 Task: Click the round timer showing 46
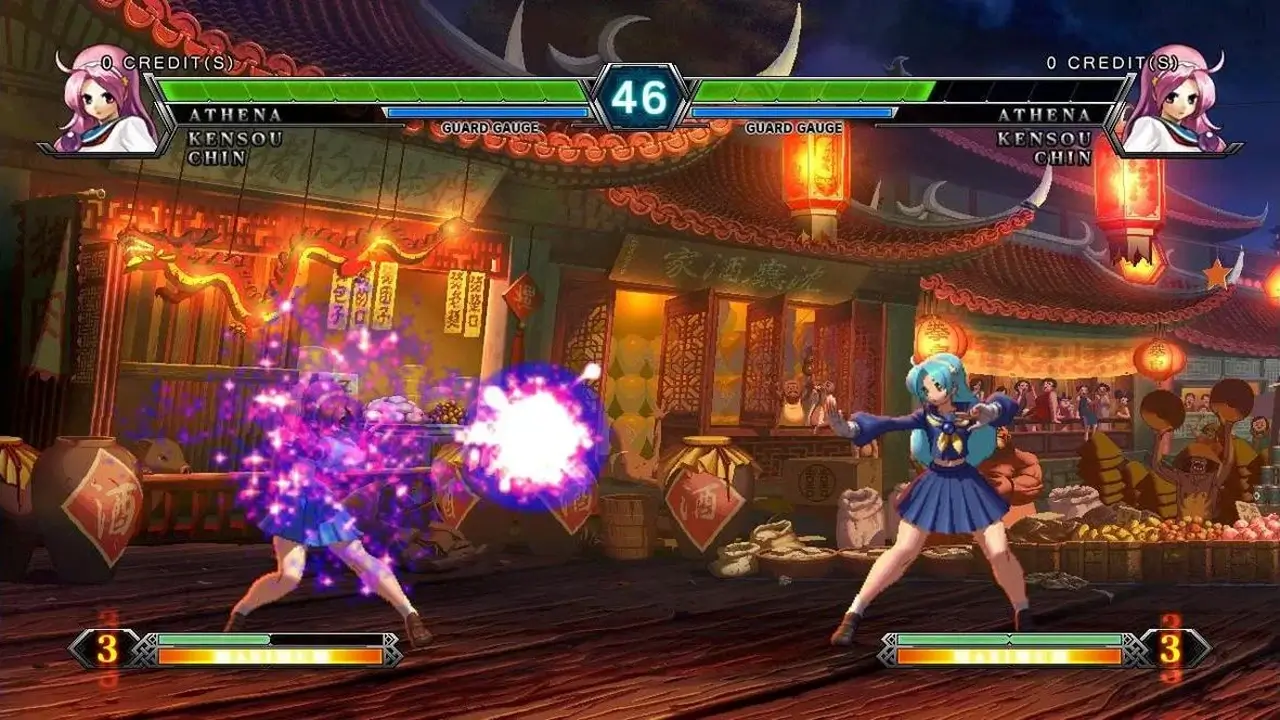click(x=640, y=97)
